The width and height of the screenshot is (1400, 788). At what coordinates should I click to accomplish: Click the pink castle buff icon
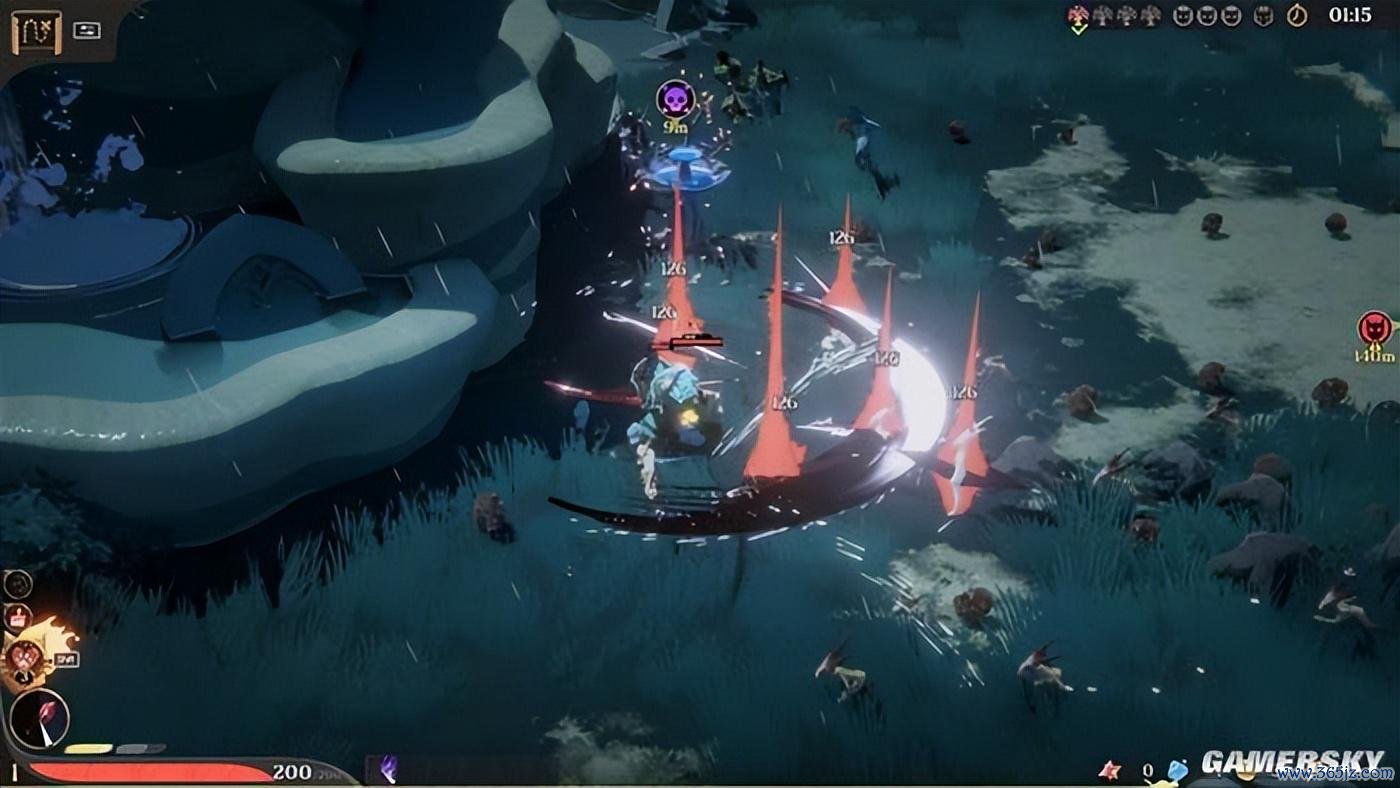(x=17, y=616)
